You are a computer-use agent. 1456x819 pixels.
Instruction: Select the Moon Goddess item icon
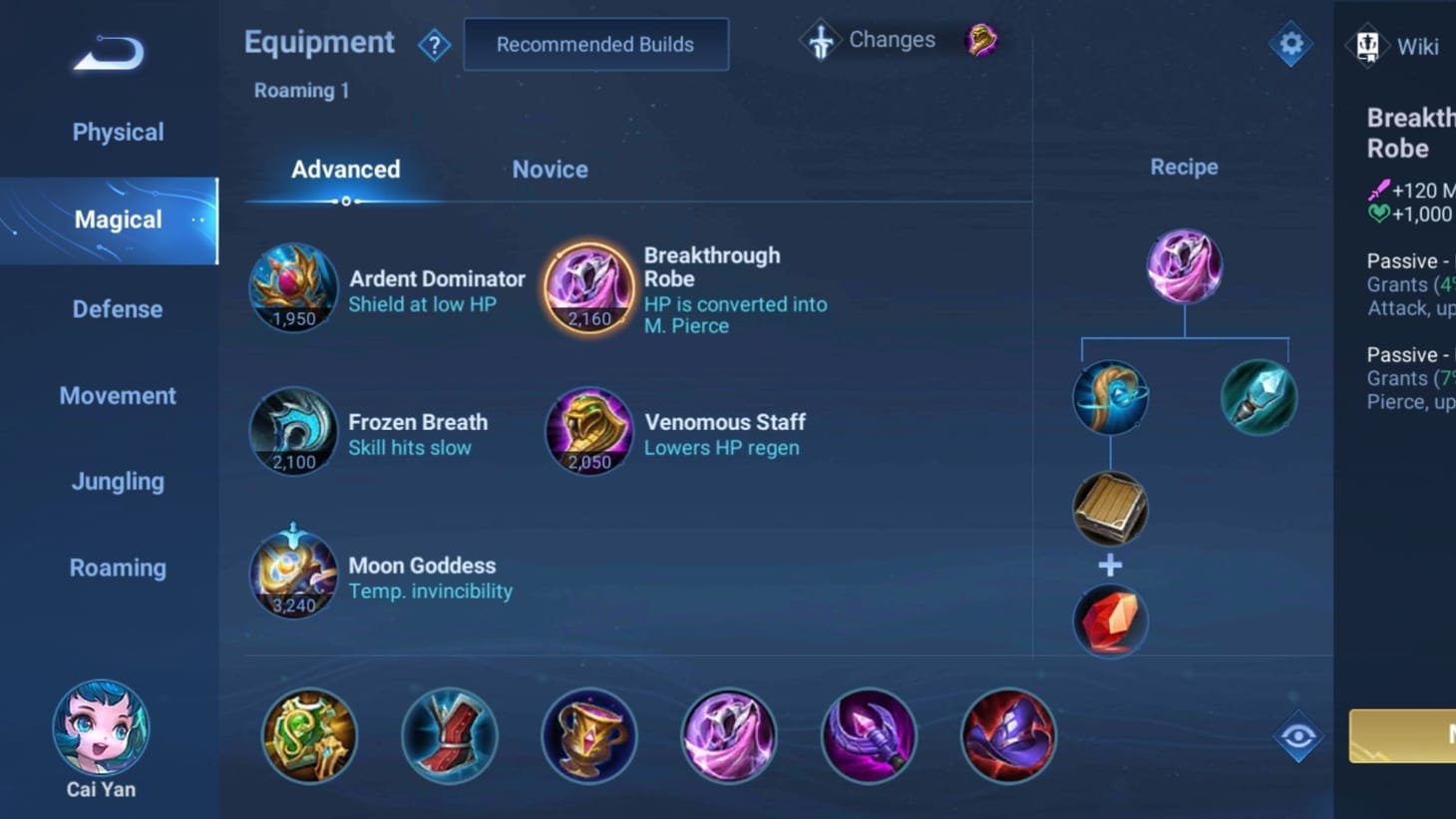[x=292, y=575]
